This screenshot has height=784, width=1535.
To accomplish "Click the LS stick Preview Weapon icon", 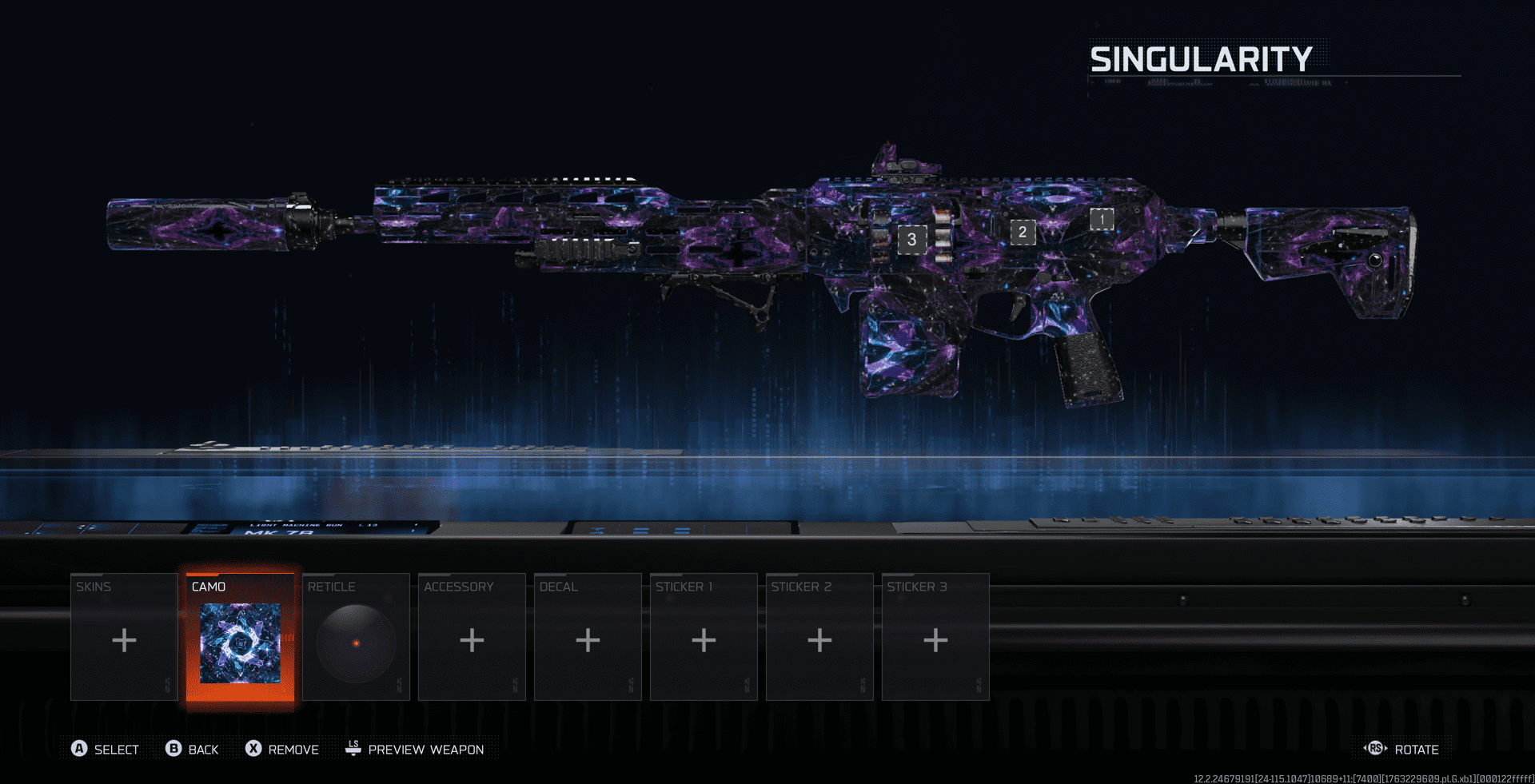I will pos(352,749).
